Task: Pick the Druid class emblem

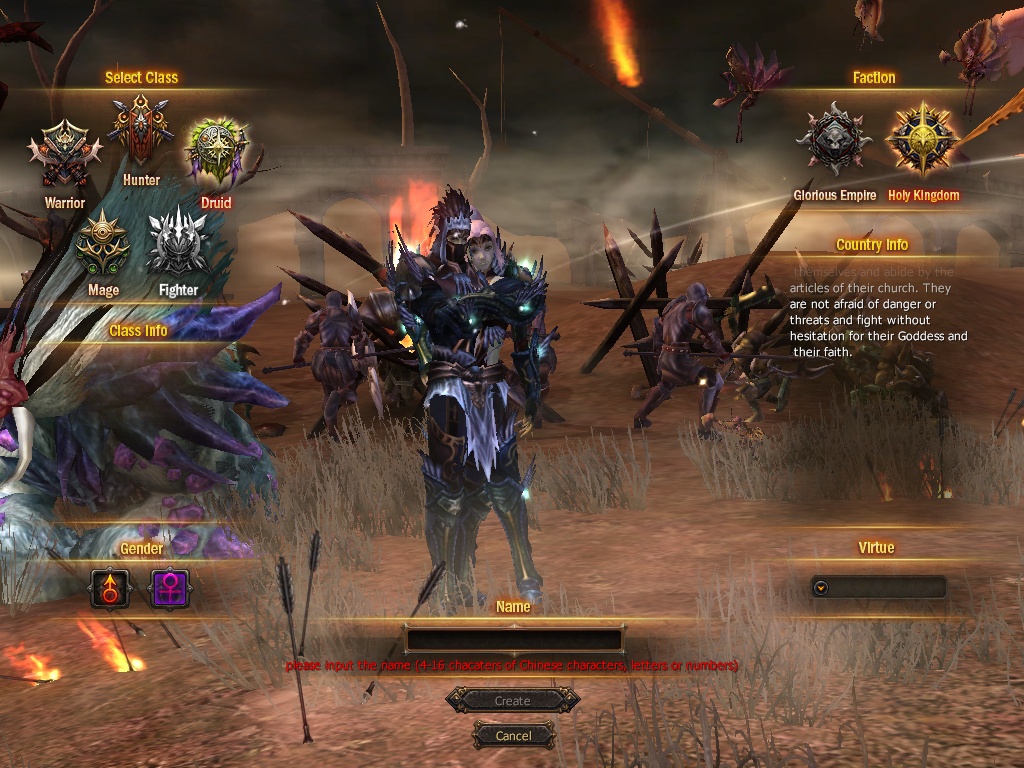Action: [x=215, y=151]
